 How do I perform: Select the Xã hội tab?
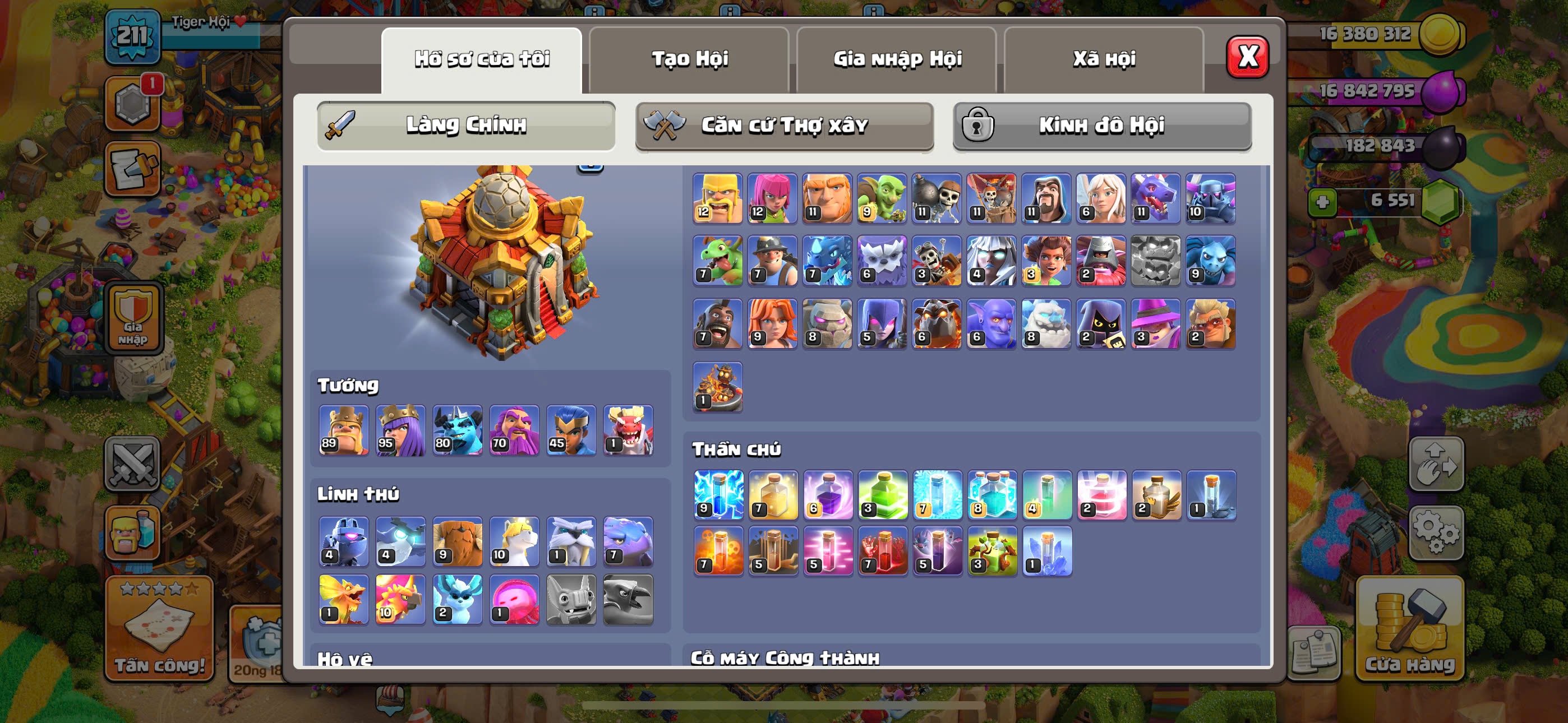pyautogui.click(x=1104, y=59)
